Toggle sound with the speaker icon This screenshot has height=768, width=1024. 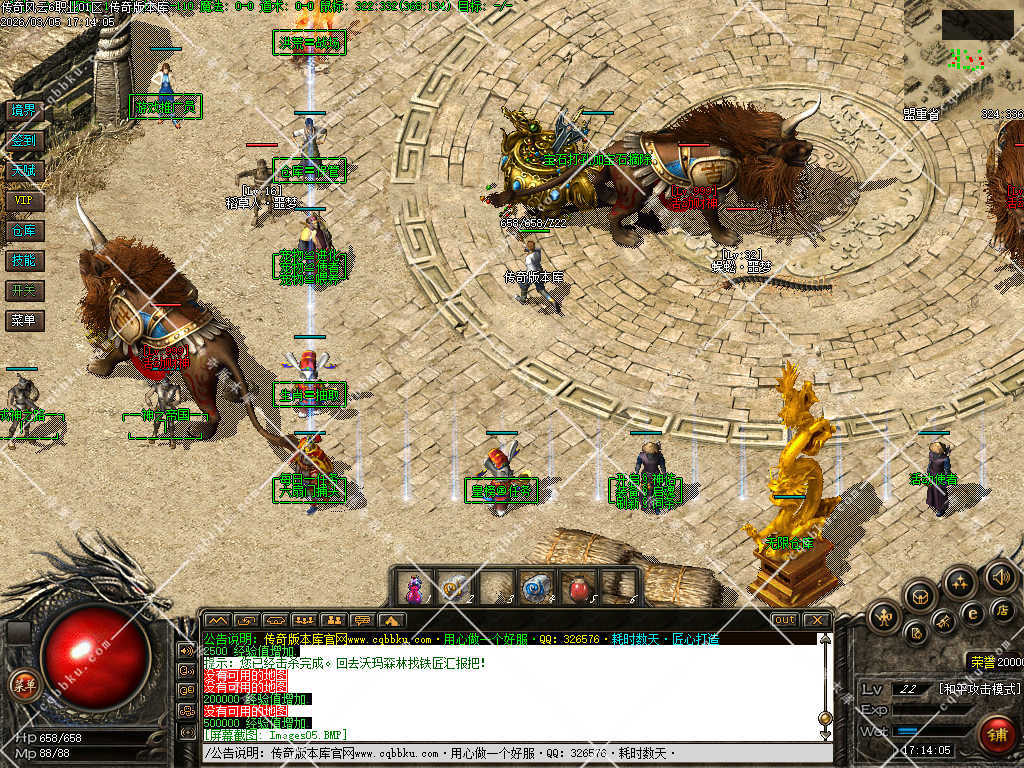[x=1000, y=576]
